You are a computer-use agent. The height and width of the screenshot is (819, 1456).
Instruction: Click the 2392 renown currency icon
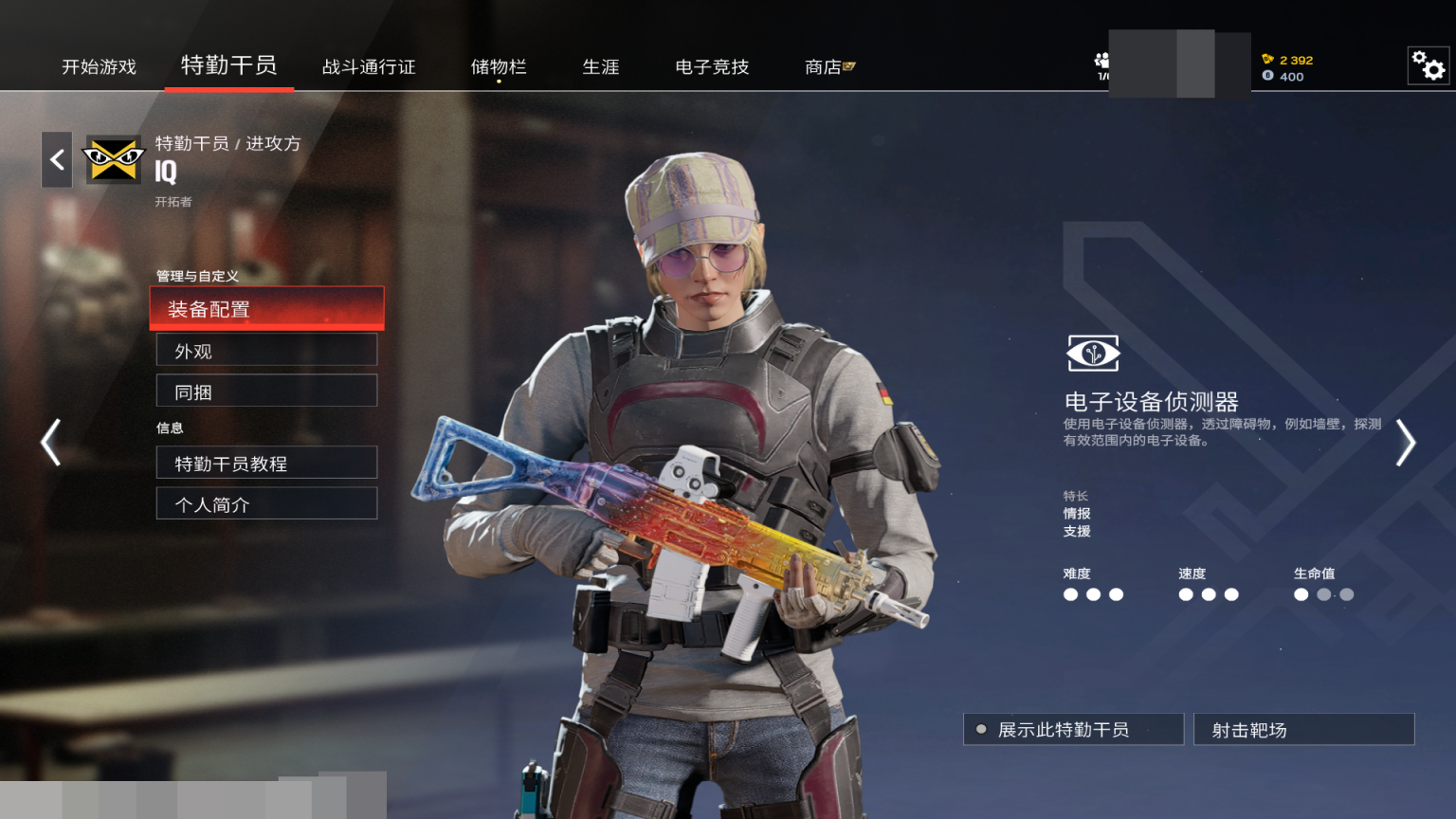pos(1267,59)
